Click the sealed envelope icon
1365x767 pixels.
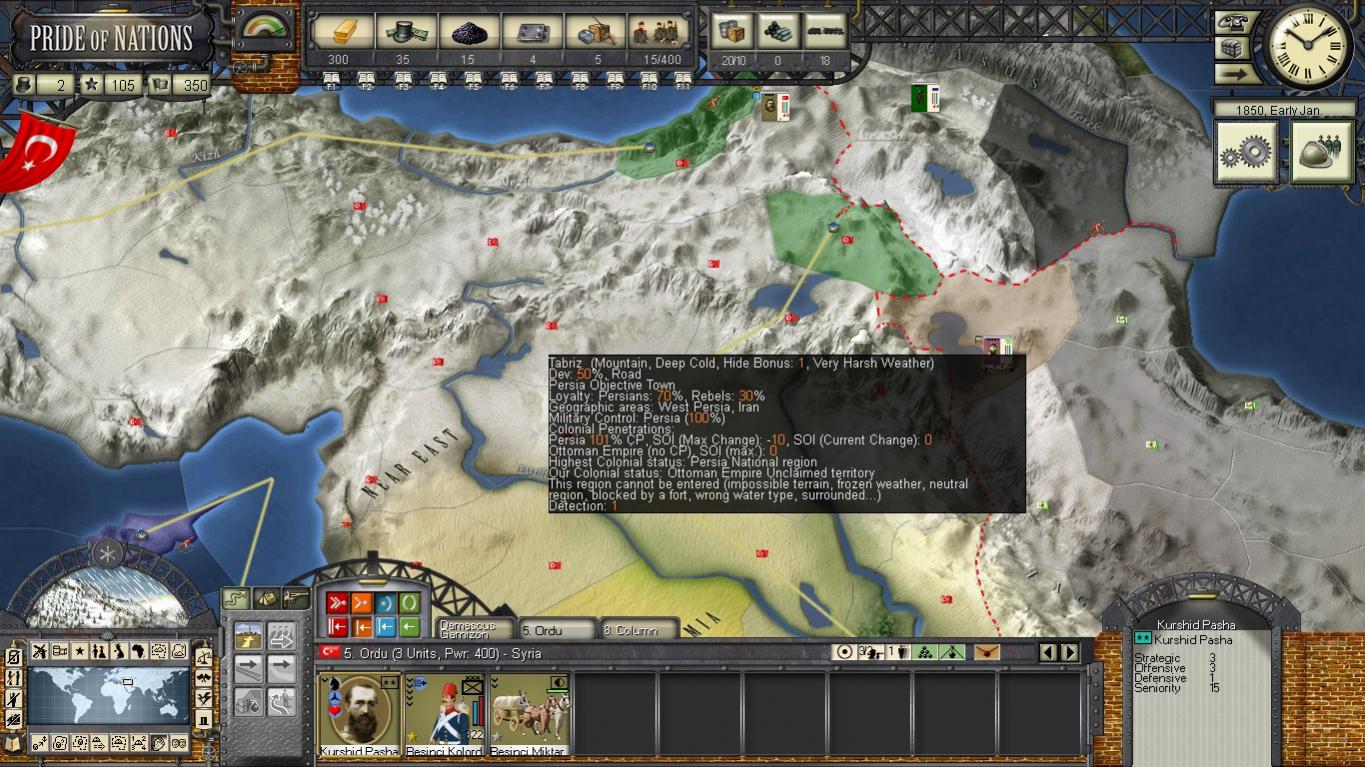click(986, 652)
